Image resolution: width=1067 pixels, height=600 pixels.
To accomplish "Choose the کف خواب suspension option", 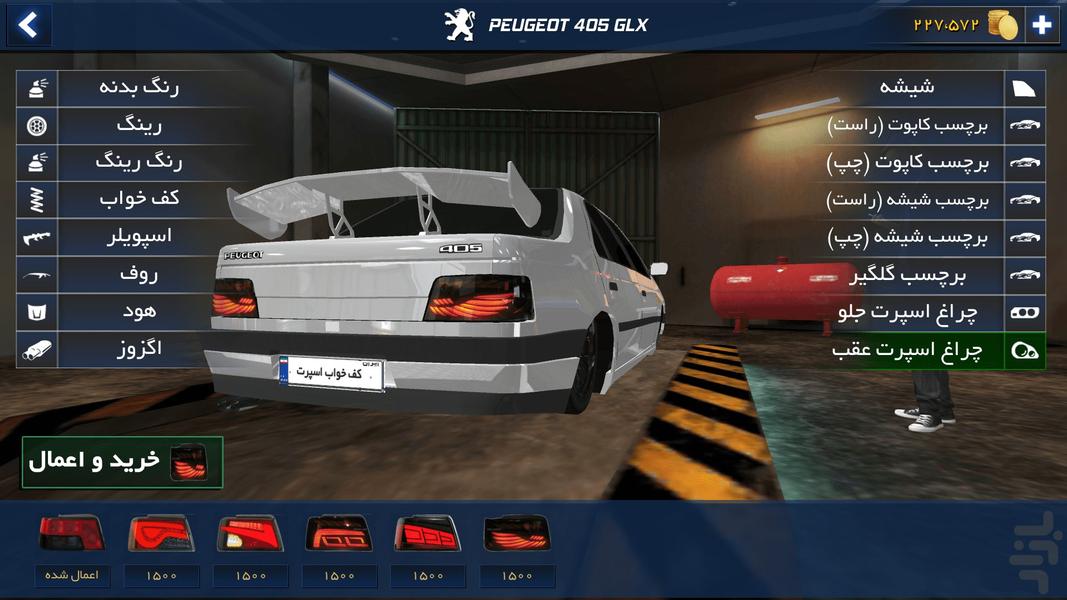I will (x=138, y=199).
